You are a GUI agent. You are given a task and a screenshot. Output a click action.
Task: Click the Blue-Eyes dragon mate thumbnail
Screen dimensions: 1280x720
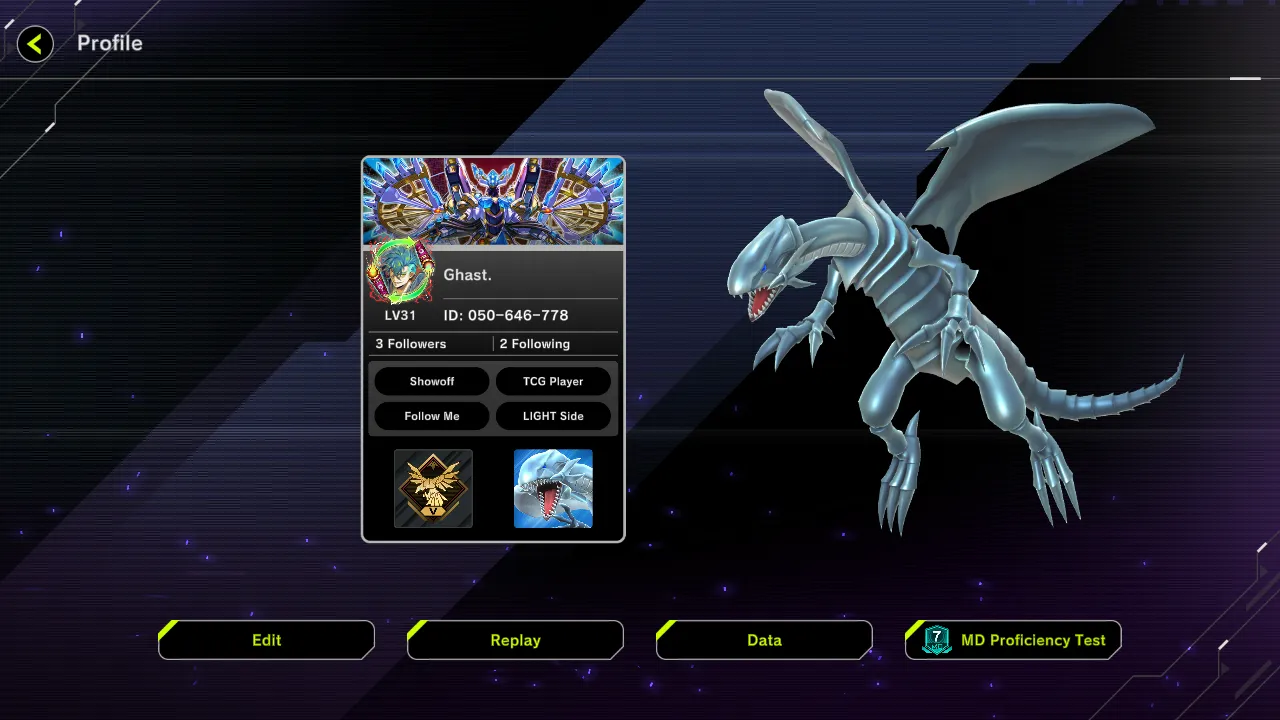[x=553, y=488]
